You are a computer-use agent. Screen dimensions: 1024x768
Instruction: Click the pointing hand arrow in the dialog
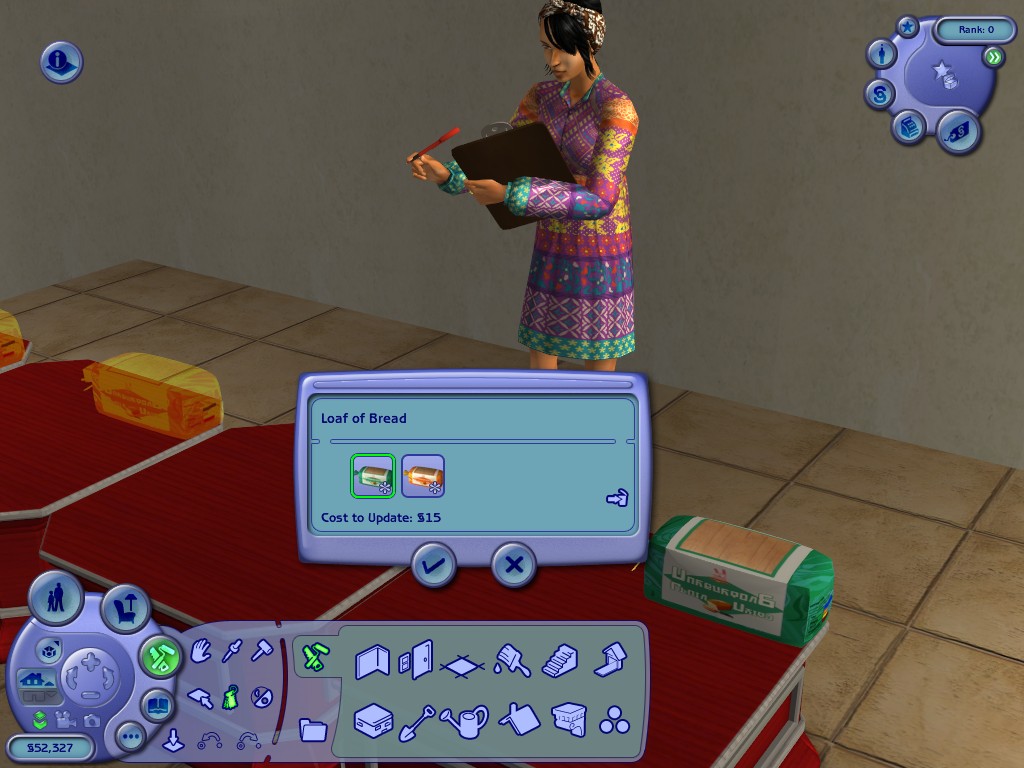[617, 498]
